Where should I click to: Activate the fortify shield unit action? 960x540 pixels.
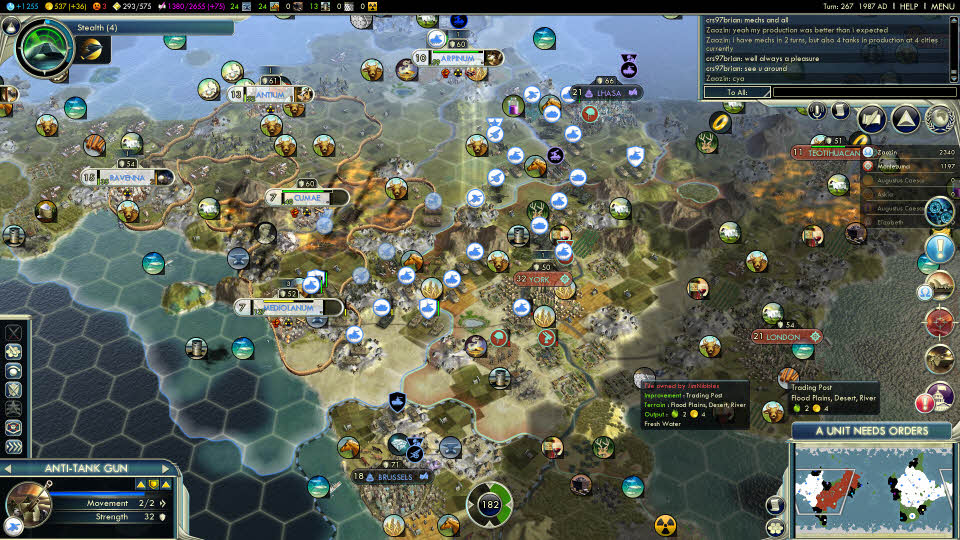click(x=14, y=388)
